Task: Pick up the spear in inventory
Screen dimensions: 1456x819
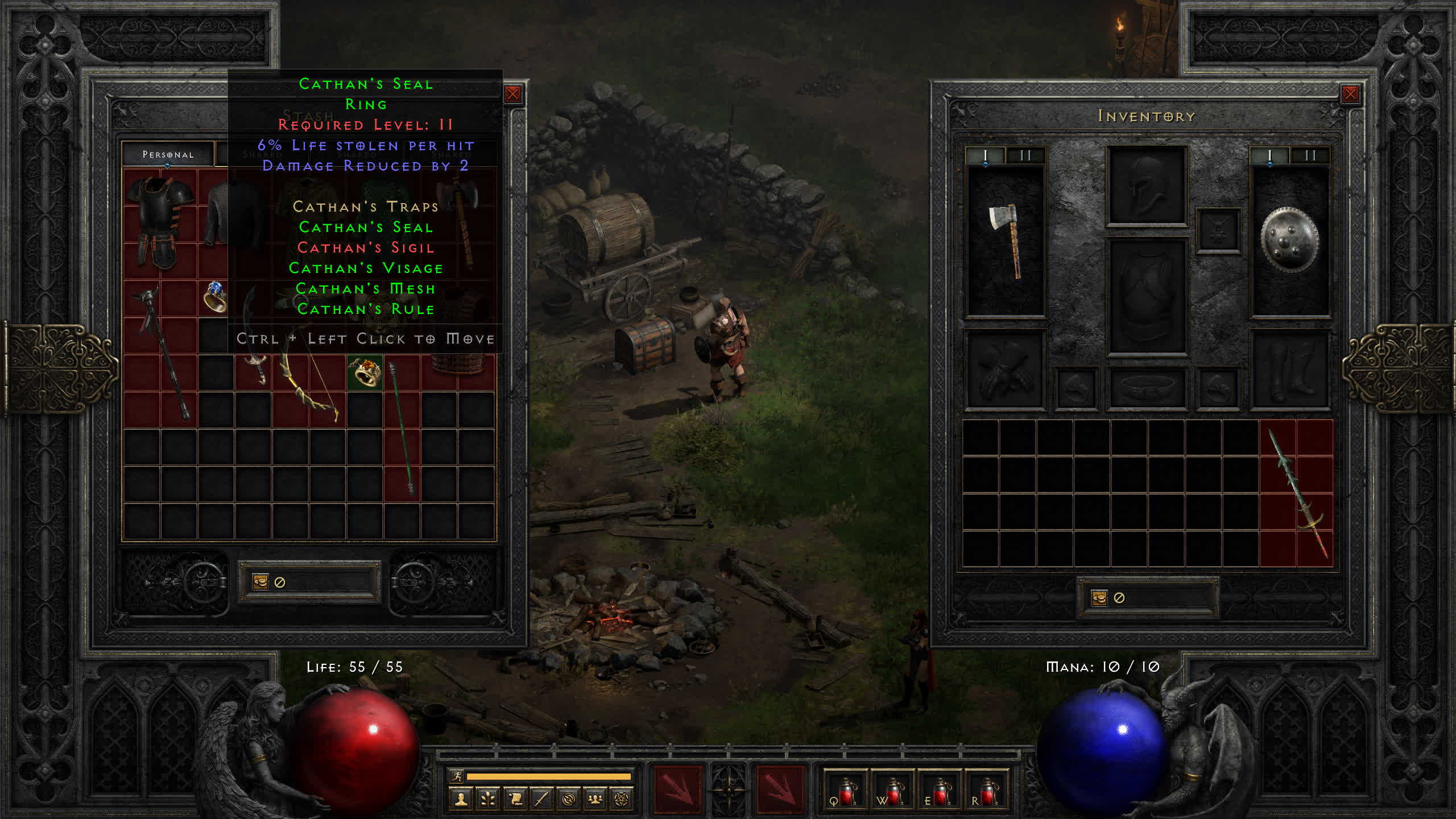Action: tap(1297, 493)
